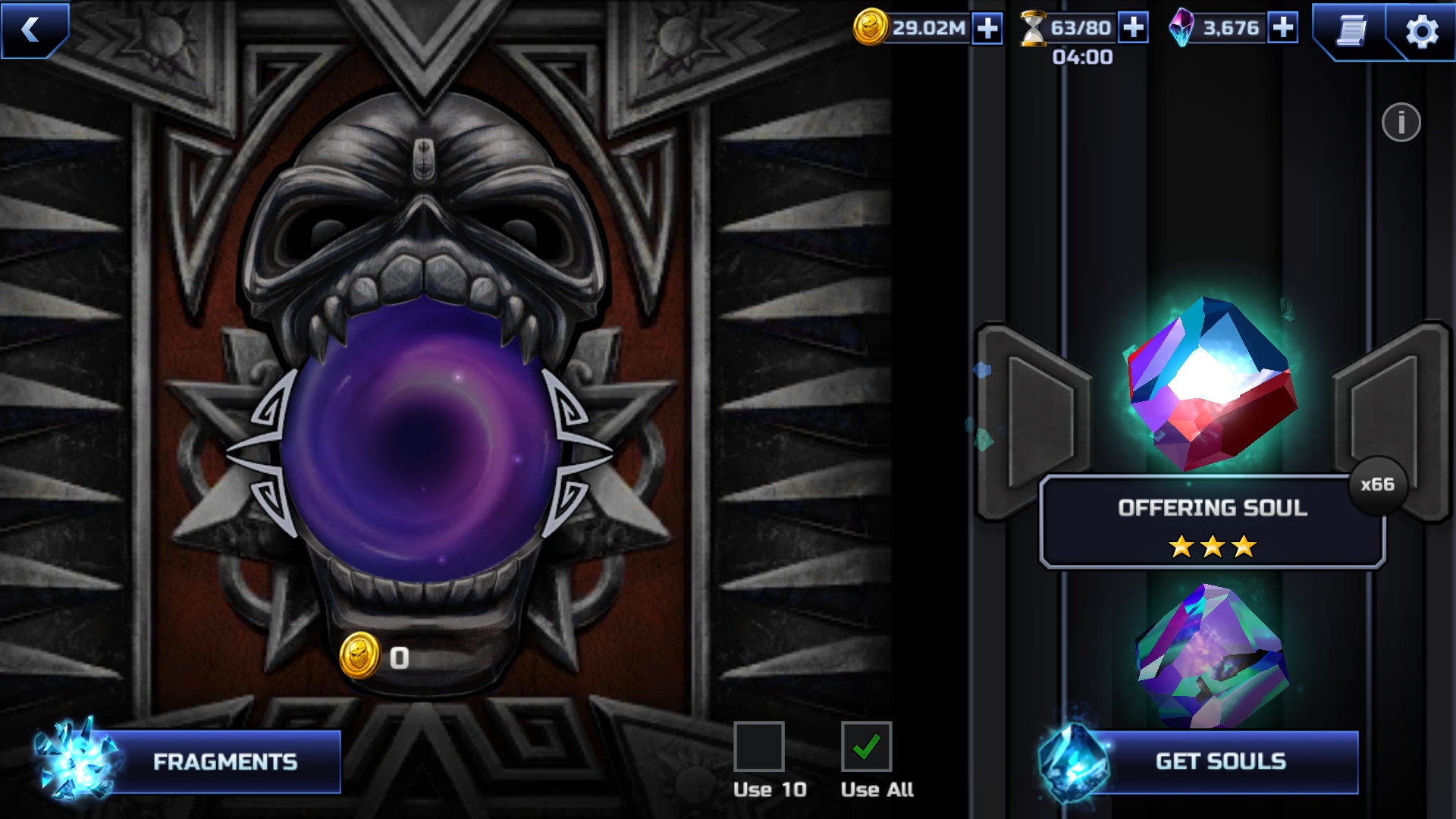Tap the Get Souls button
This screenshot has width=1456, height=819.
pos(1219,762)
